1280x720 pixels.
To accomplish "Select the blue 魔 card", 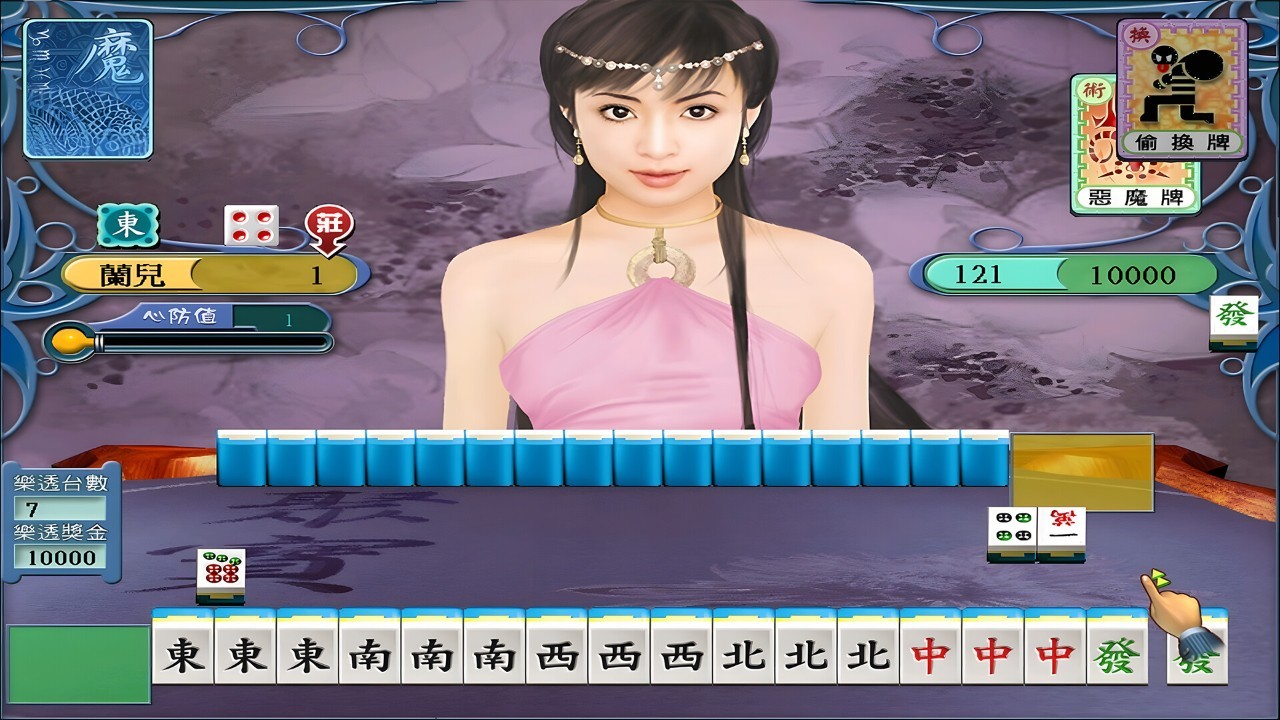I will 88,88.
